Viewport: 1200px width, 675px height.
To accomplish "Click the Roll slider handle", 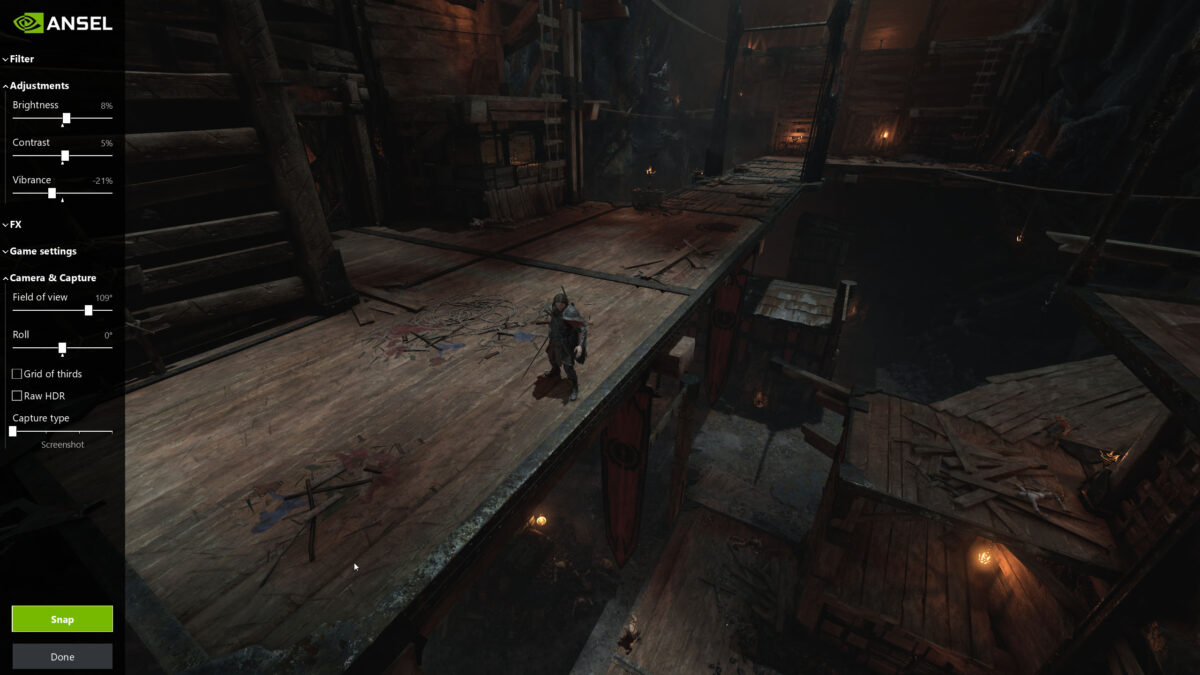I will 62,348.
